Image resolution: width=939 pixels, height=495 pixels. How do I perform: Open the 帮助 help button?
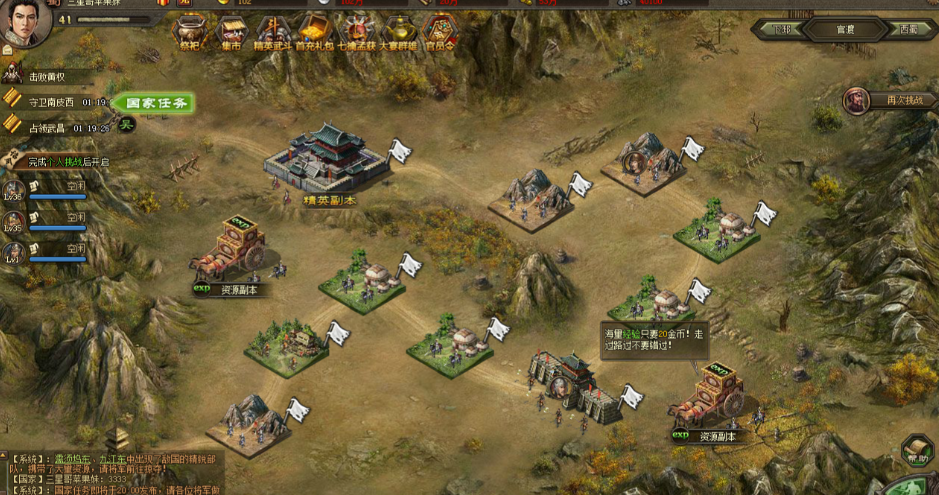(x=916, y=451)
